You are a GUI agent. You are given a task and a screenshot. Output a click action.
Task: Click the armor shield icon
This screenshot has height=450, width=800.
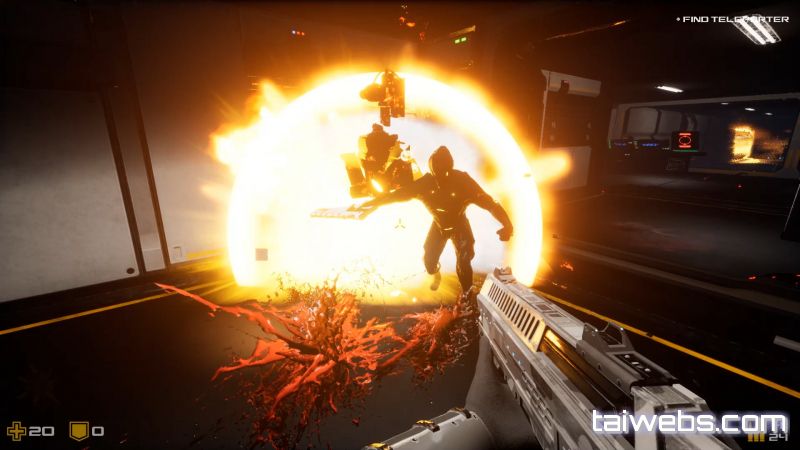click(78, 431)
